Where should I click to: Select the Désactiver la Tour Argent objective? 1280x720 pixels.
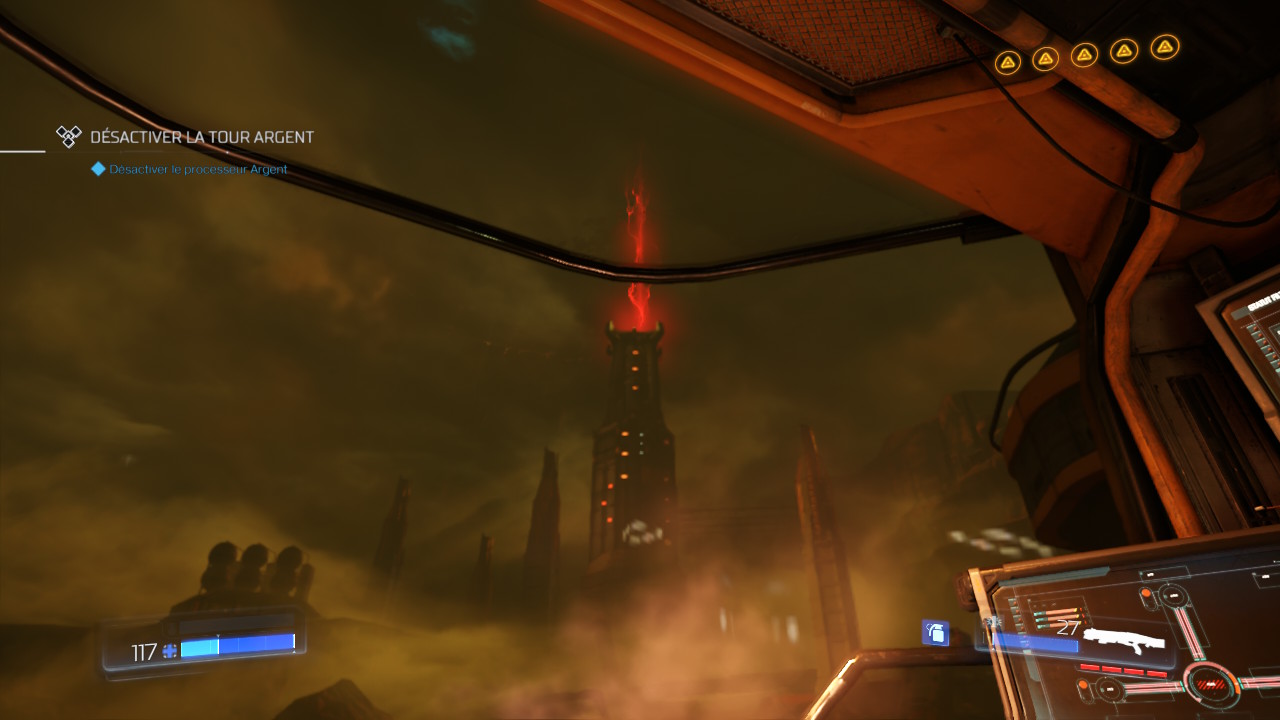(x=201, y=137)
